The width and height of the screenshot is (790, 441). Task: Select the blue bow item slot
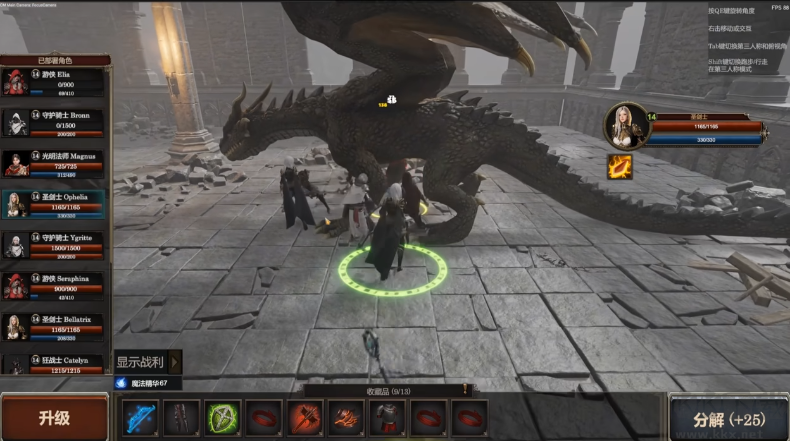tap(141, 418)
